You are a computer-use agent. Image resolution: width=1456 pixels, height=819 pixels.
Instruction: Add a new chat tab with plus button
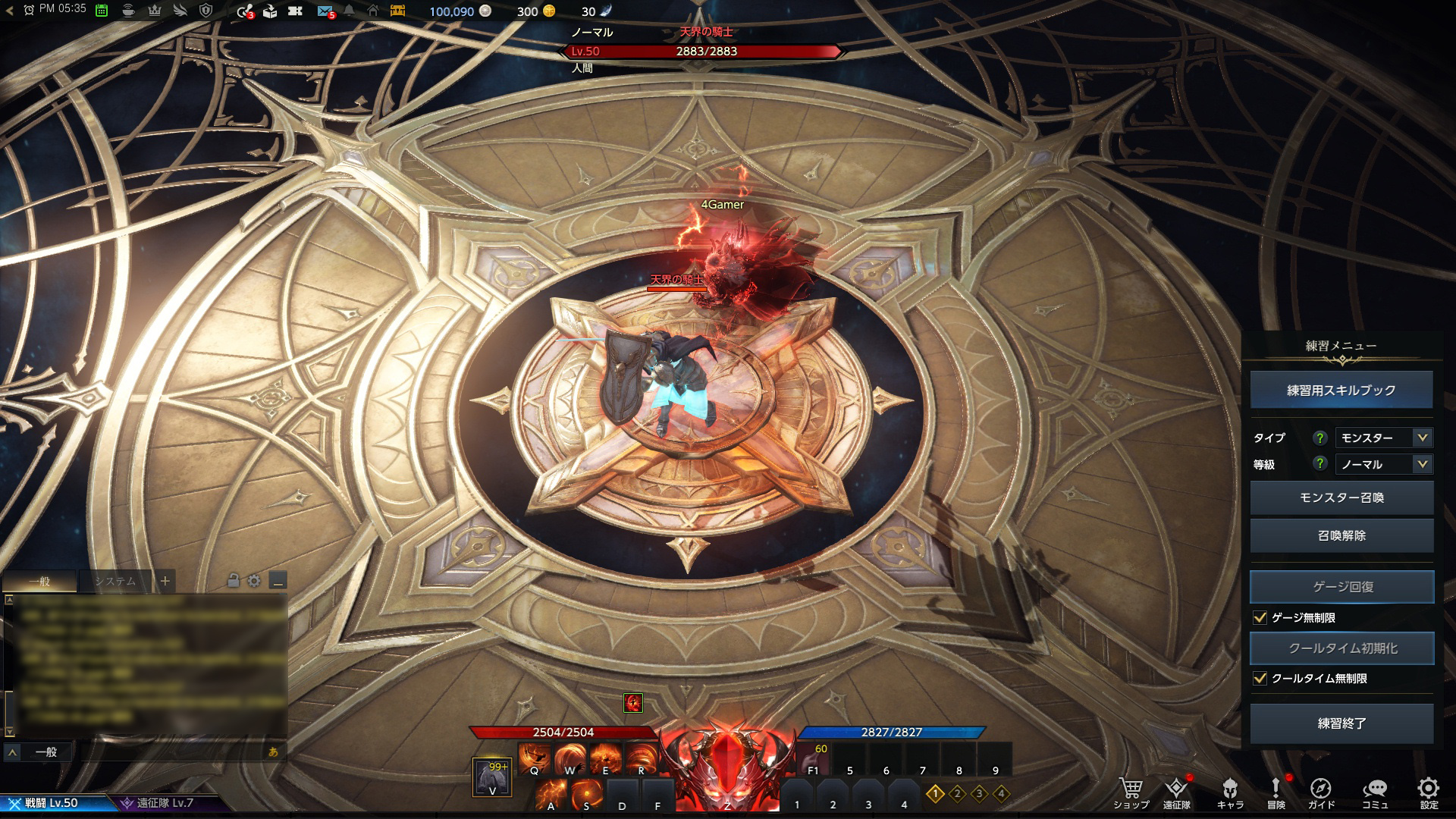(165, 582)
